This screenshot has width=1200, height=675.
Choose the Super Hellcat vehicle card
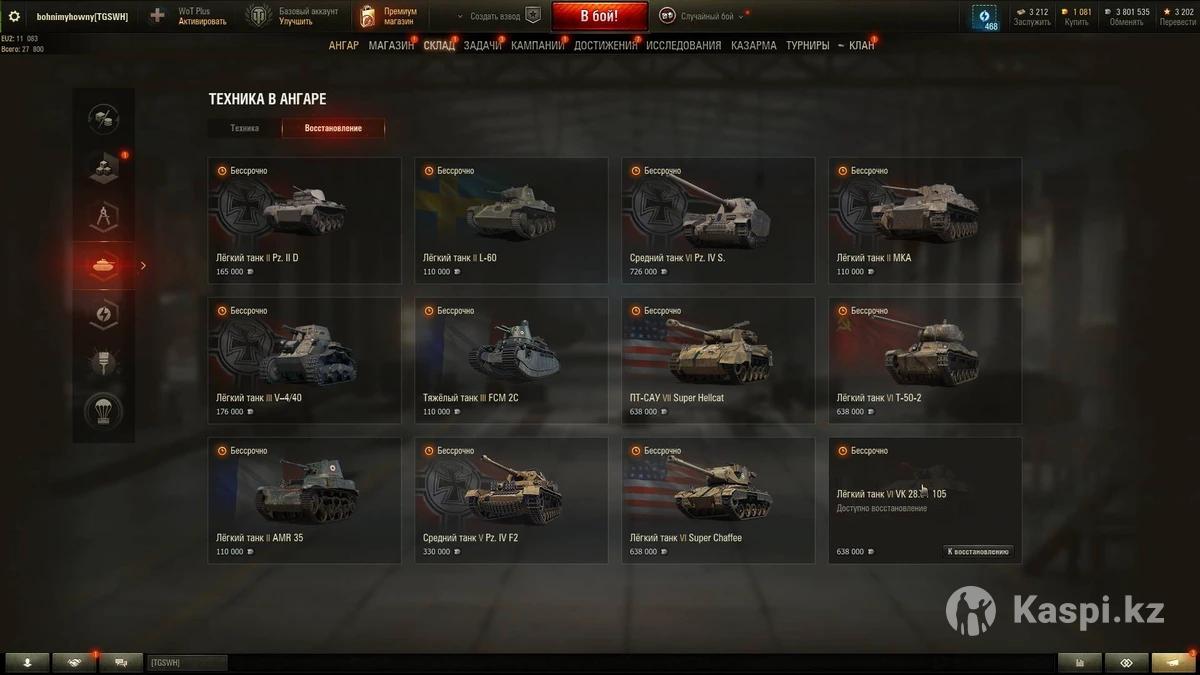click(x=718, y=360)
